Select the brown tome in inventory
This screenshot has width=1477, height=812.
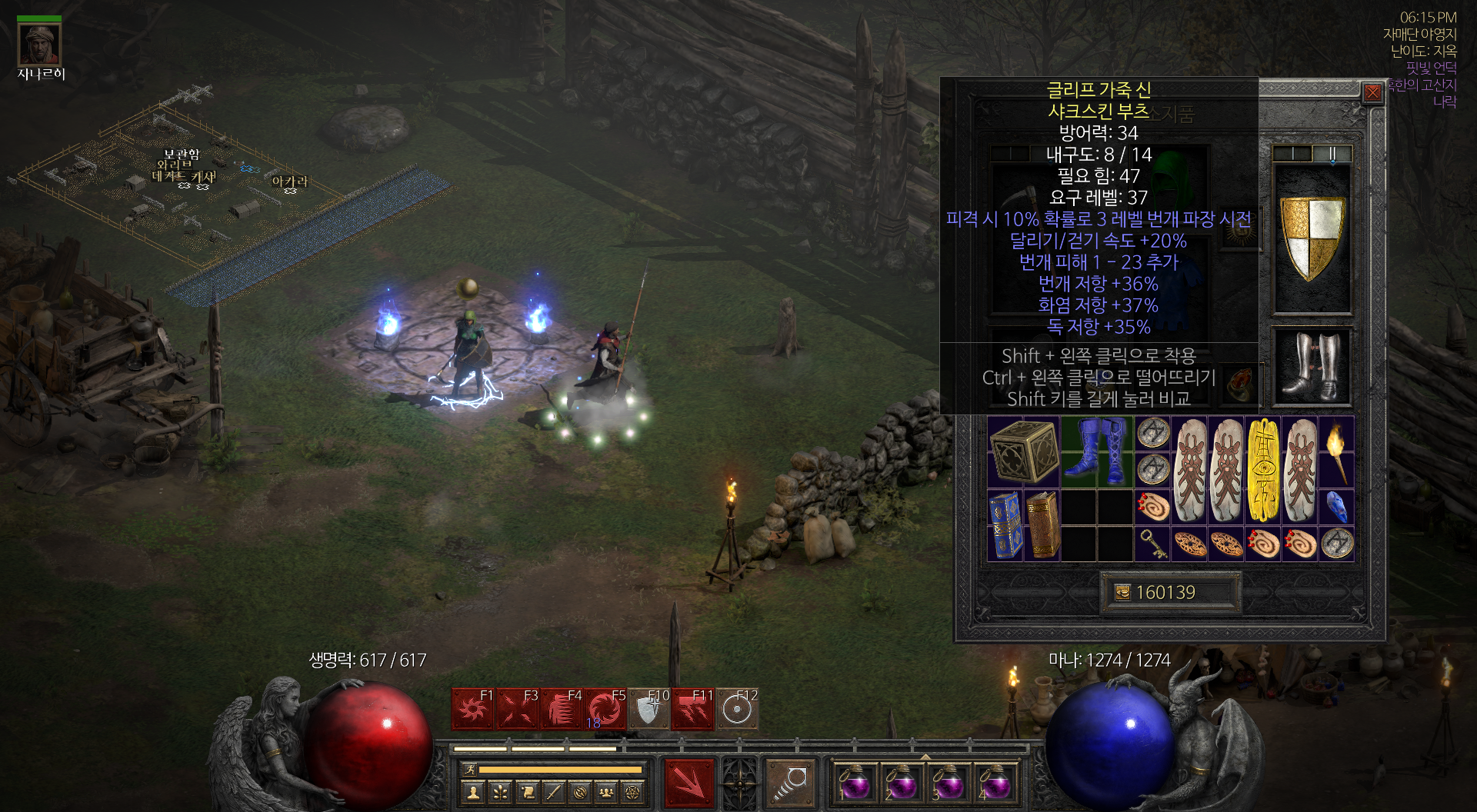tap(1042, 524)
